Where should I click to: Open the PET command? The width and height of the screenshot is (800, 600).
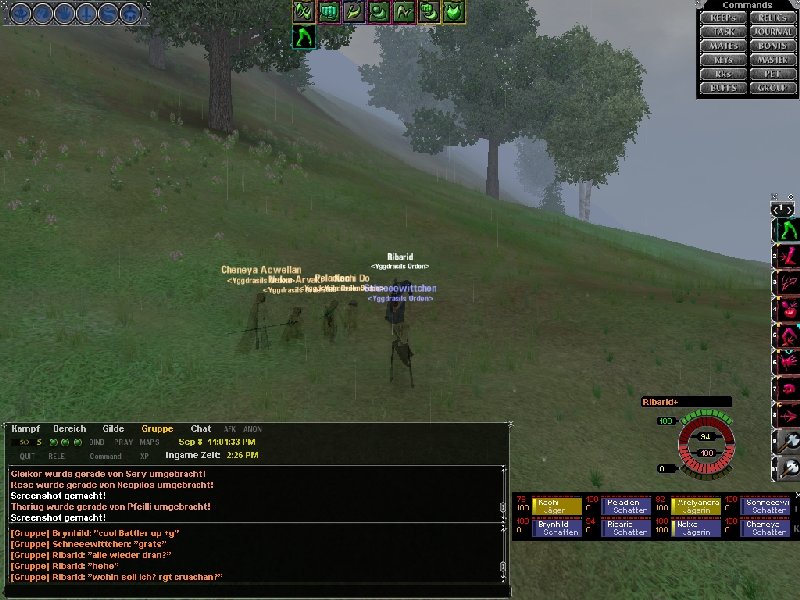click(771, 74)
